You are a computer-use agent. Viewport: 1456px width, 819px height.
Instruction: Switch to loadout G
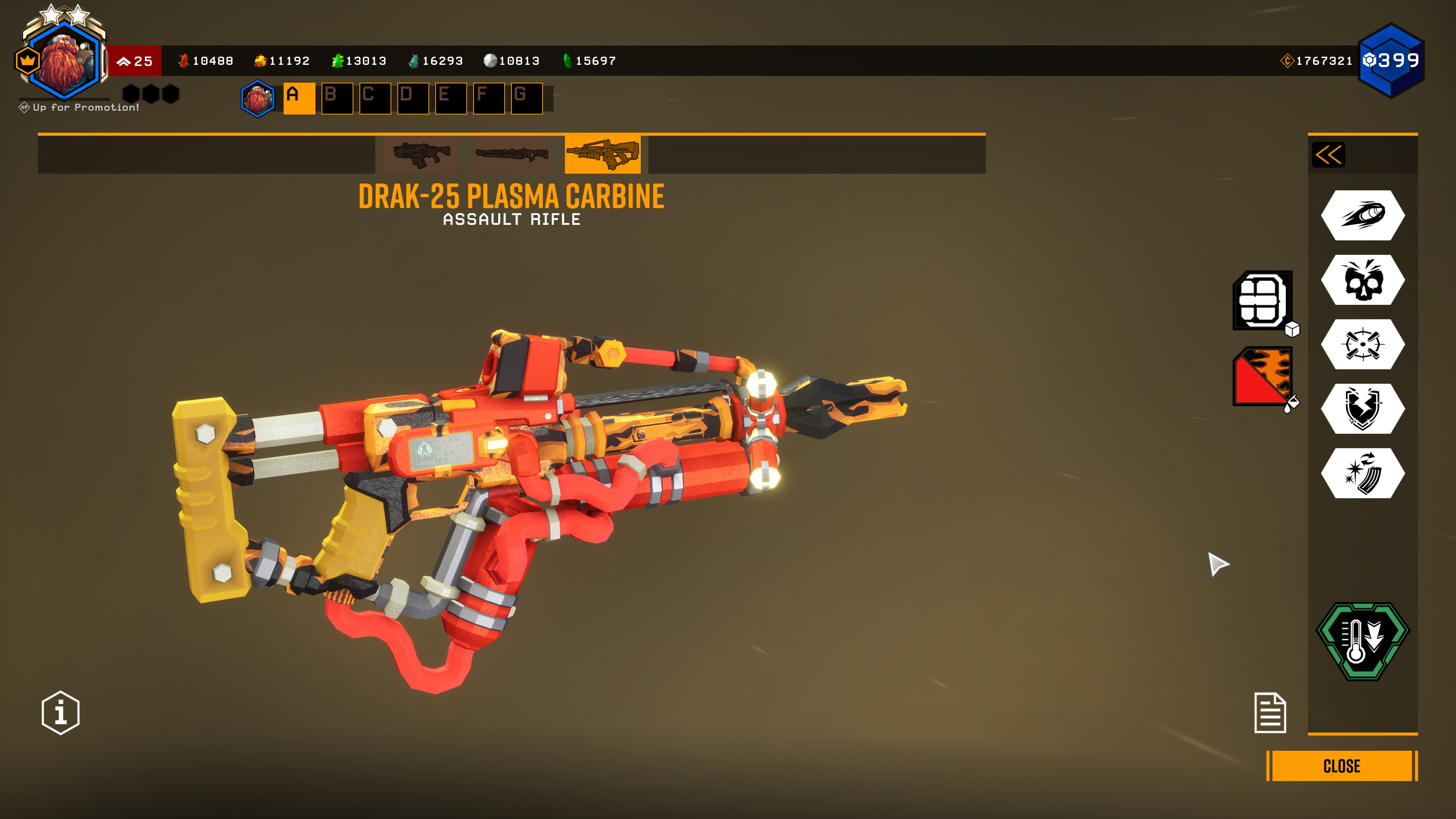click(526, 98)
